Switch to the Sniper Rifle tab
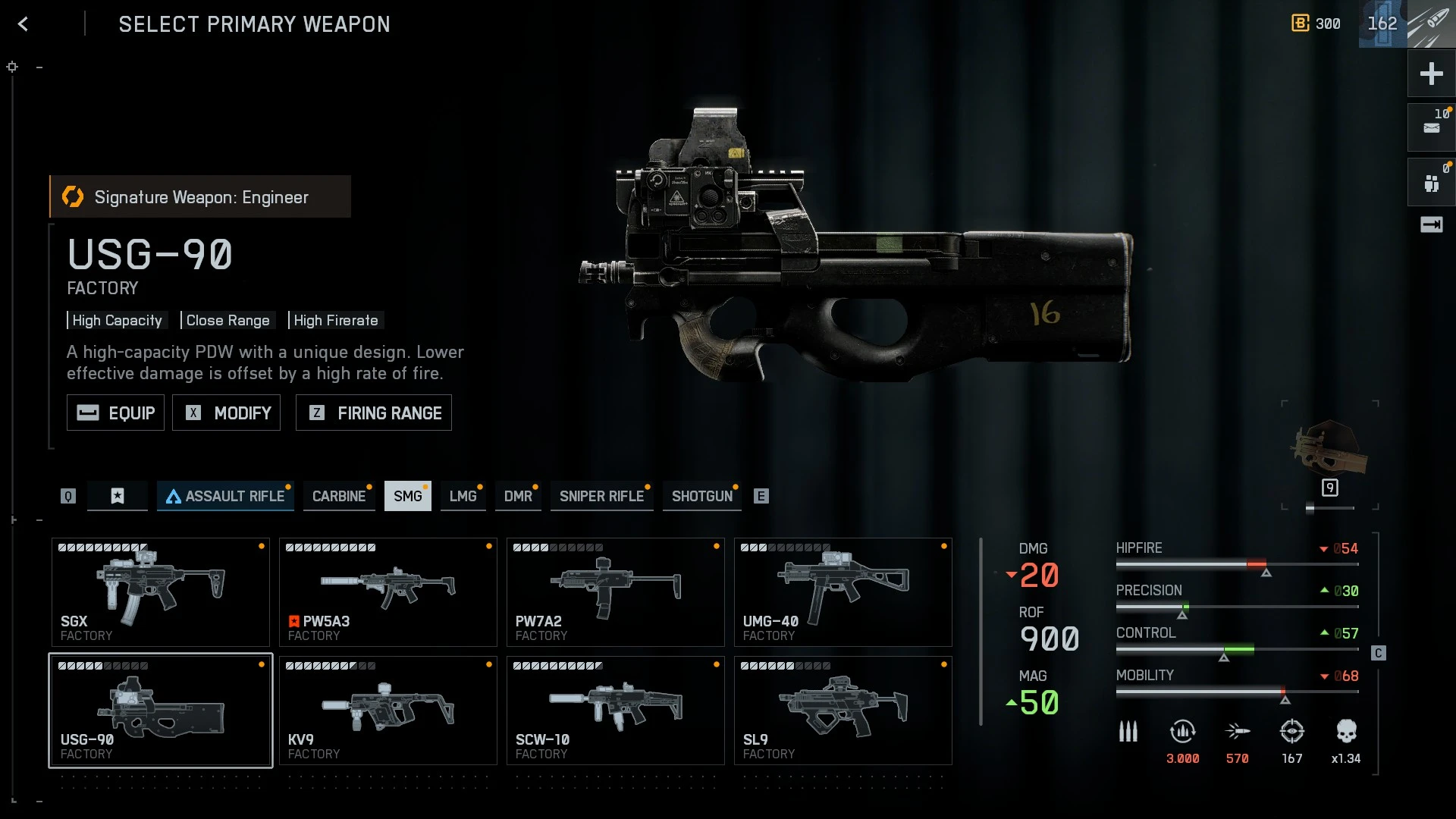Screen dimensions: 1456x819 tap(601, 496)
